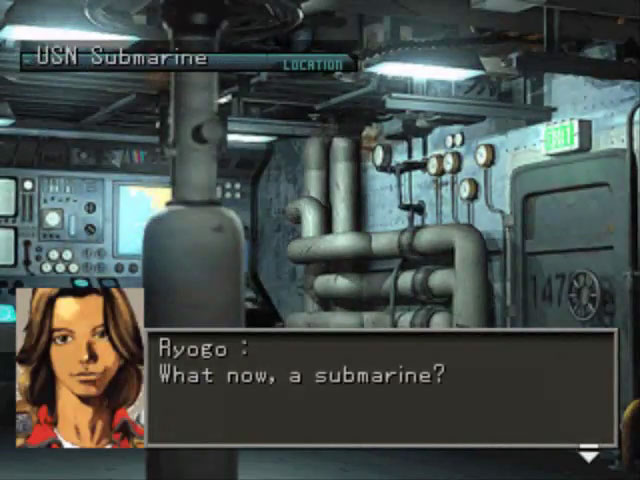Advance dialogue with the white down arrow

click(588, 456)
